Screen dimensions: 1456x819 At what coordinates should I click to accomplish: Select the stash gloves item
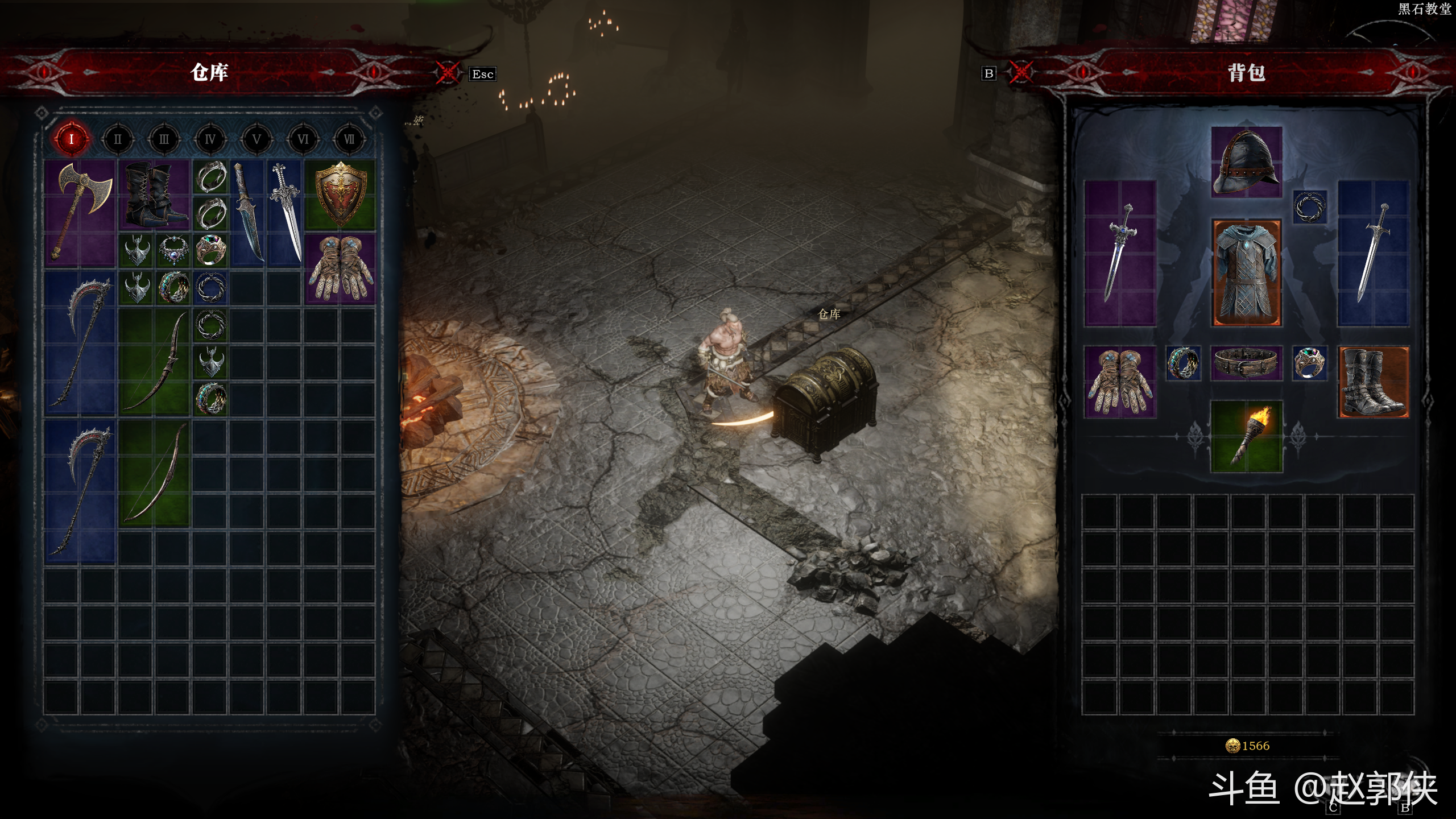(340, 268)
